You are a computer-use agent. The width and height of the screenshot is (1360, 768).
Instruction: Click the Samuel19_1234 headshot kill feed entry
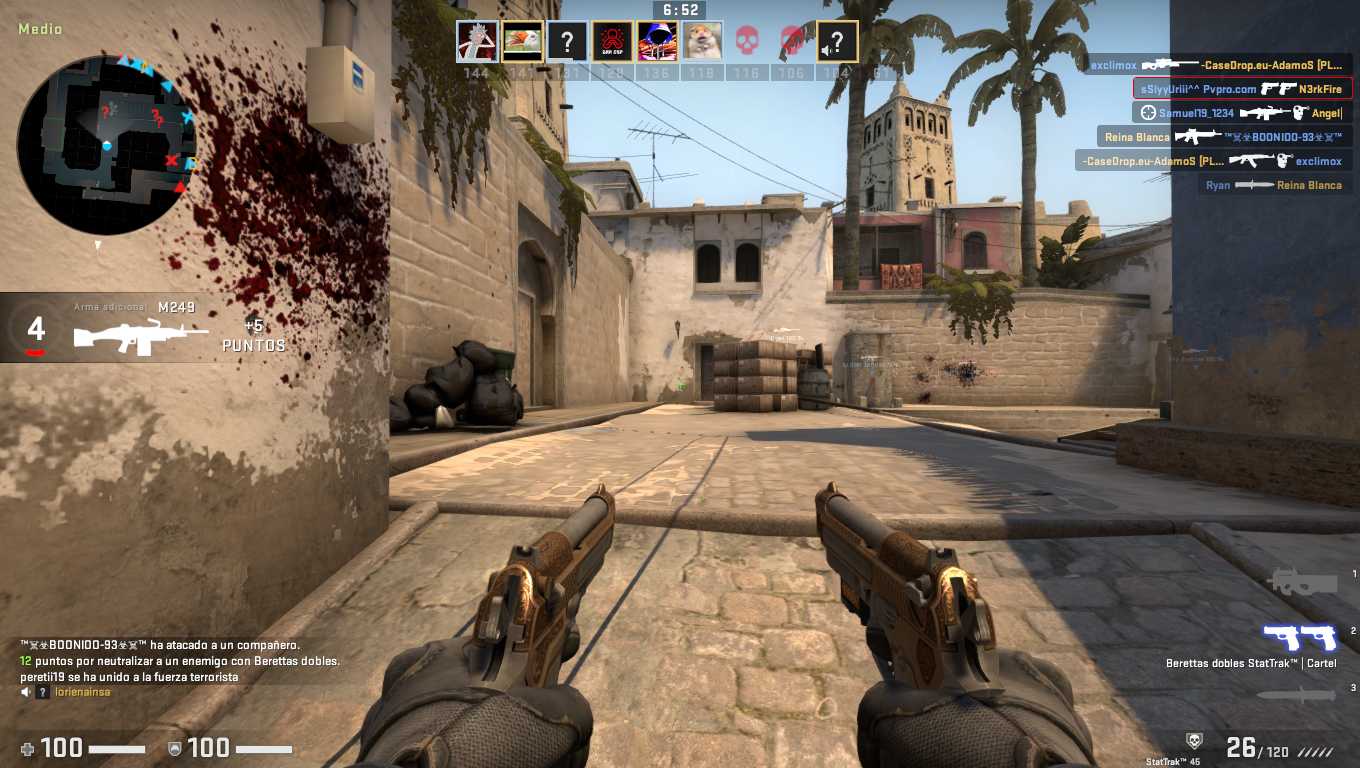(x=1242, y=113)
